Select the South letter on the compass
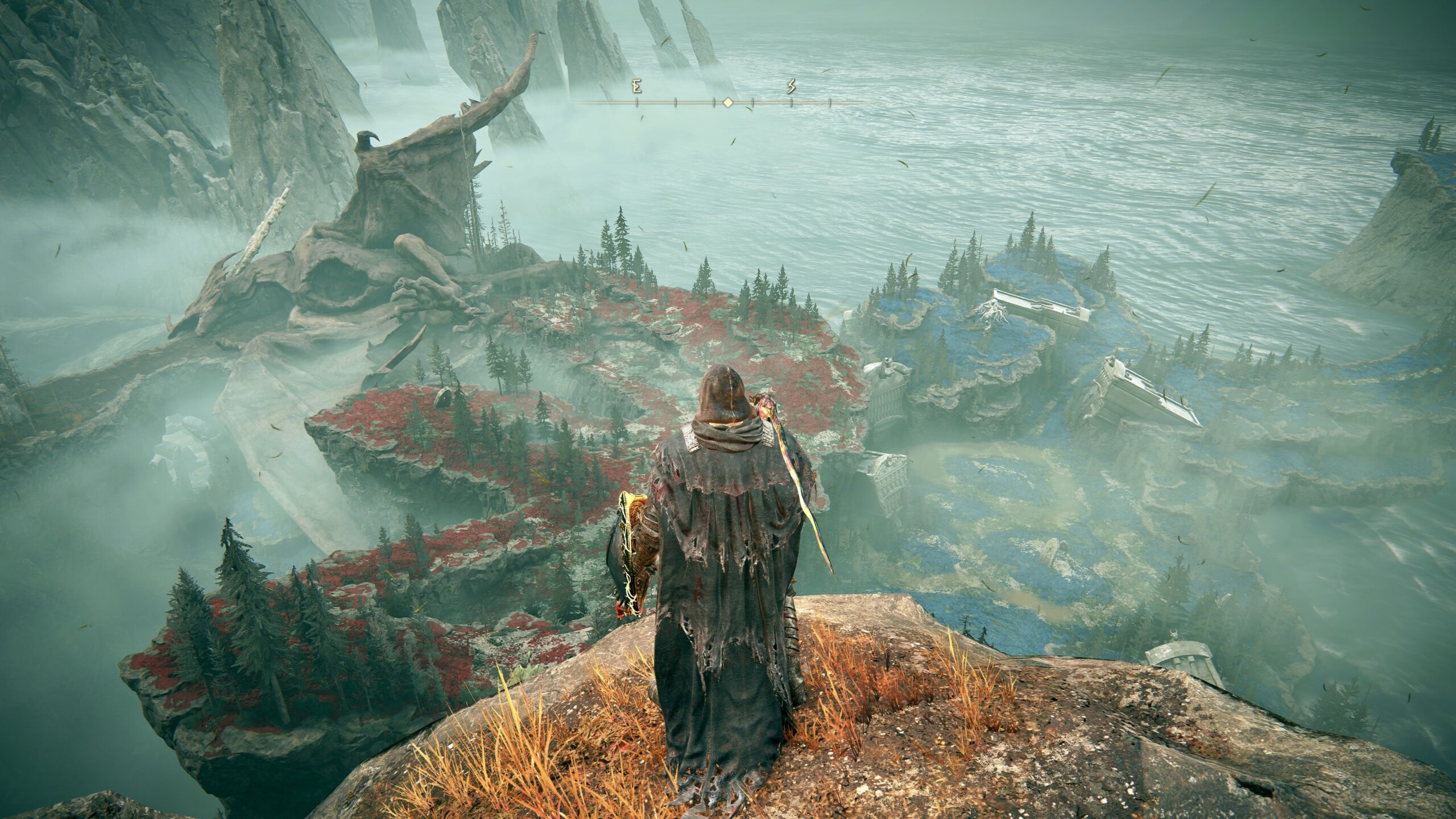The width and height of the screenshot is (1456, 819). coord(791,87)
